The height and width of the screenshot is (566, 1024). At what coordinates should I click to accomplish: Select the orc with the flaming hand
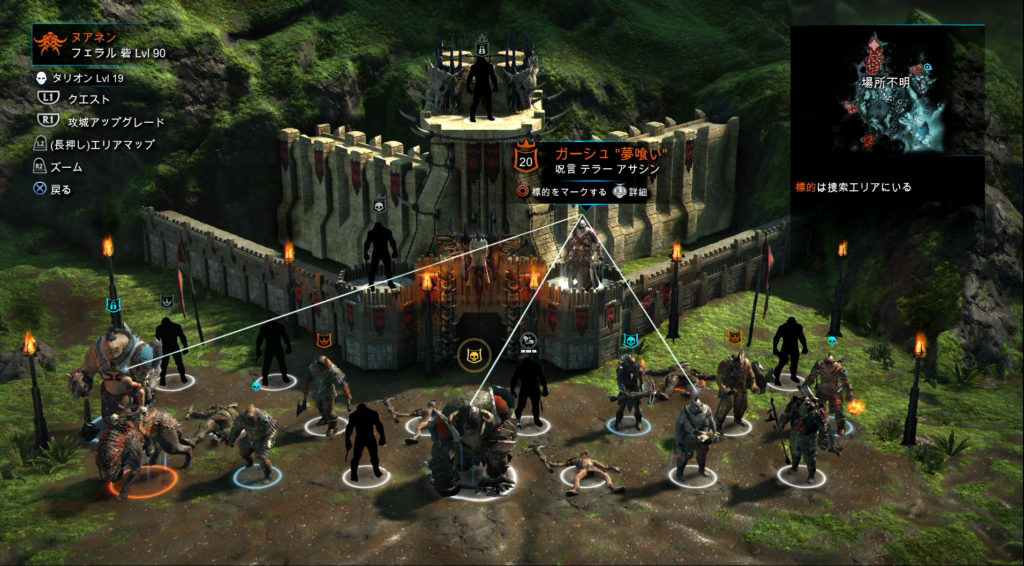tap(828, 385)
